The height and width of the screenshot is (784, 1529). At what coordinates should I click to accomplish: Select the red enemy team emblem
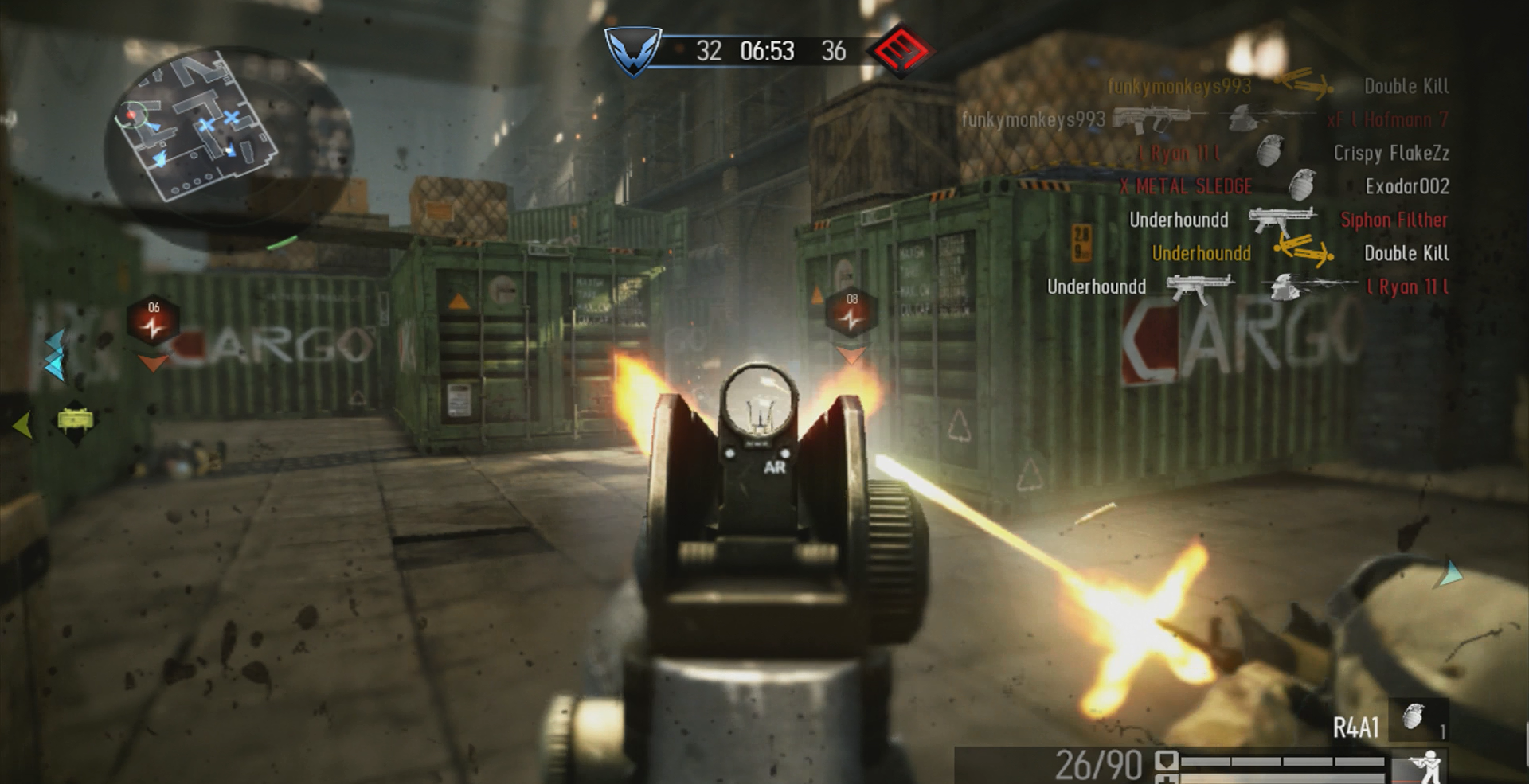[900, 51]
